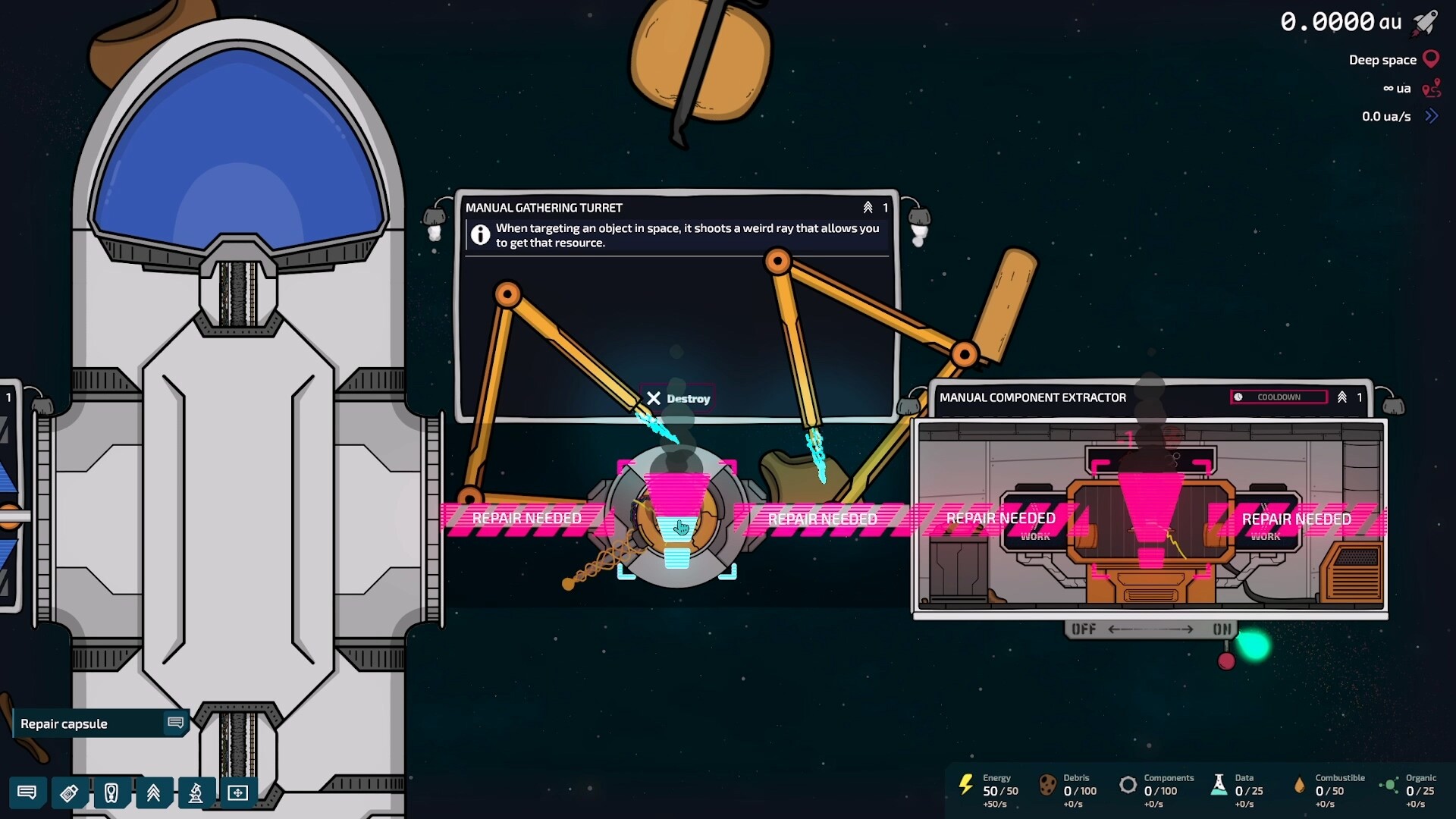This screenshot has width=1456, height=819.
Task: Select the Manual Gathering Turret title bar
Action: (545, 207)
